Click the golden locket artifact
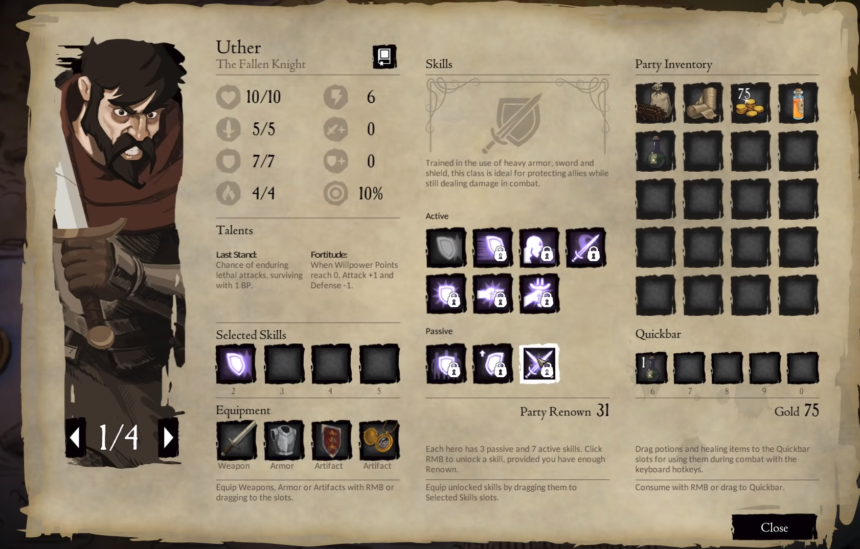Screen dimensions: 860x549 click(379, 440)
